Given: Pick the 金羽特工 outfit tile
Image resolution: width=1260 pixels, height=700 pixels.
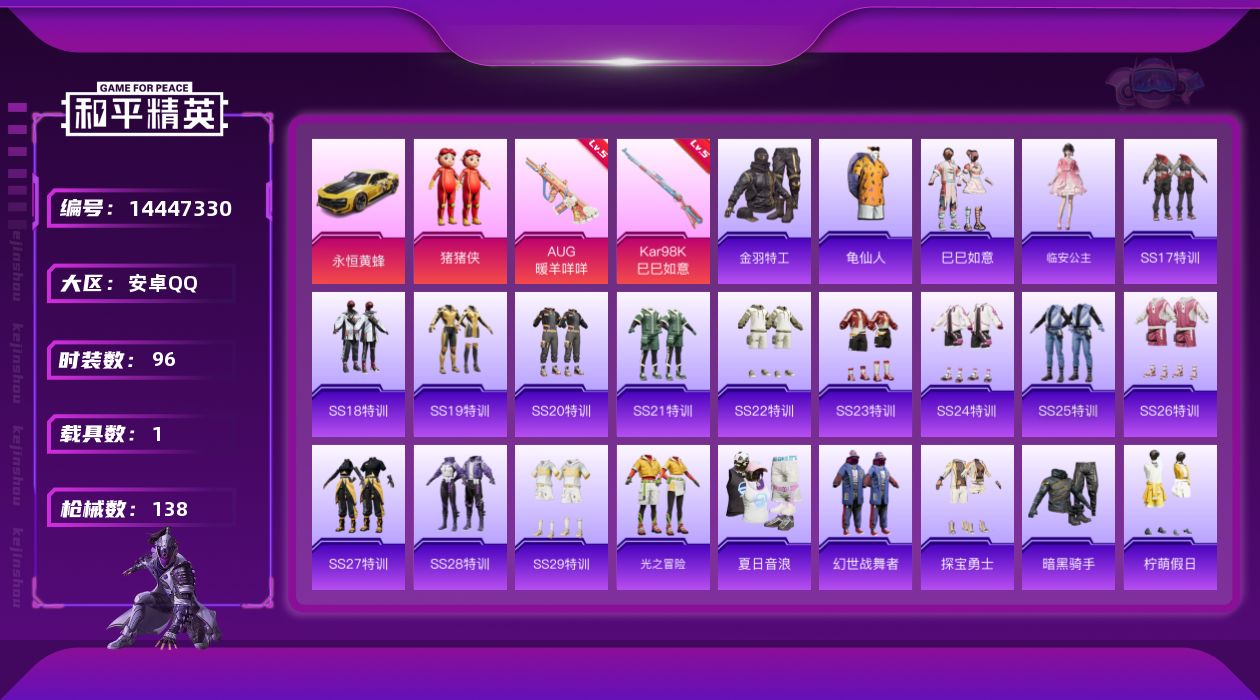Looking at the screenshot, I should (764, 210).
